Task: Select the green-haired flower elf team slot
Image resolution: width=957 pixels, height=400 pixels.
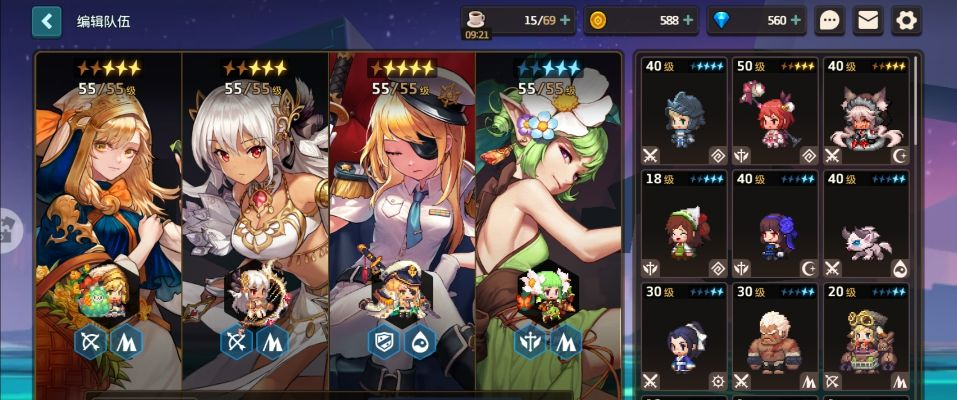Action: 548,220
